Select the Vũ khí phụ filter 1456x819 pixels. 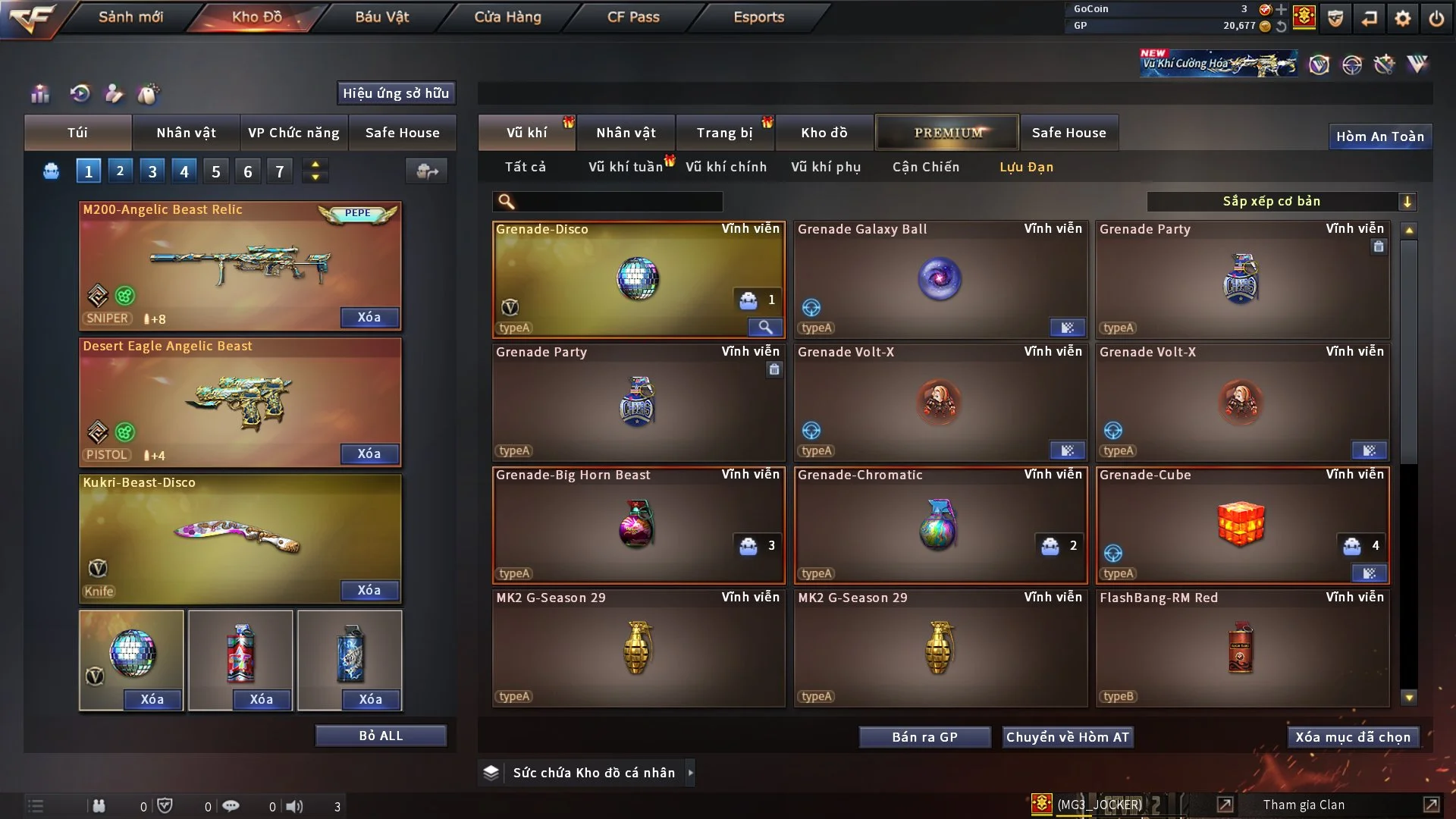pos(826,167)
